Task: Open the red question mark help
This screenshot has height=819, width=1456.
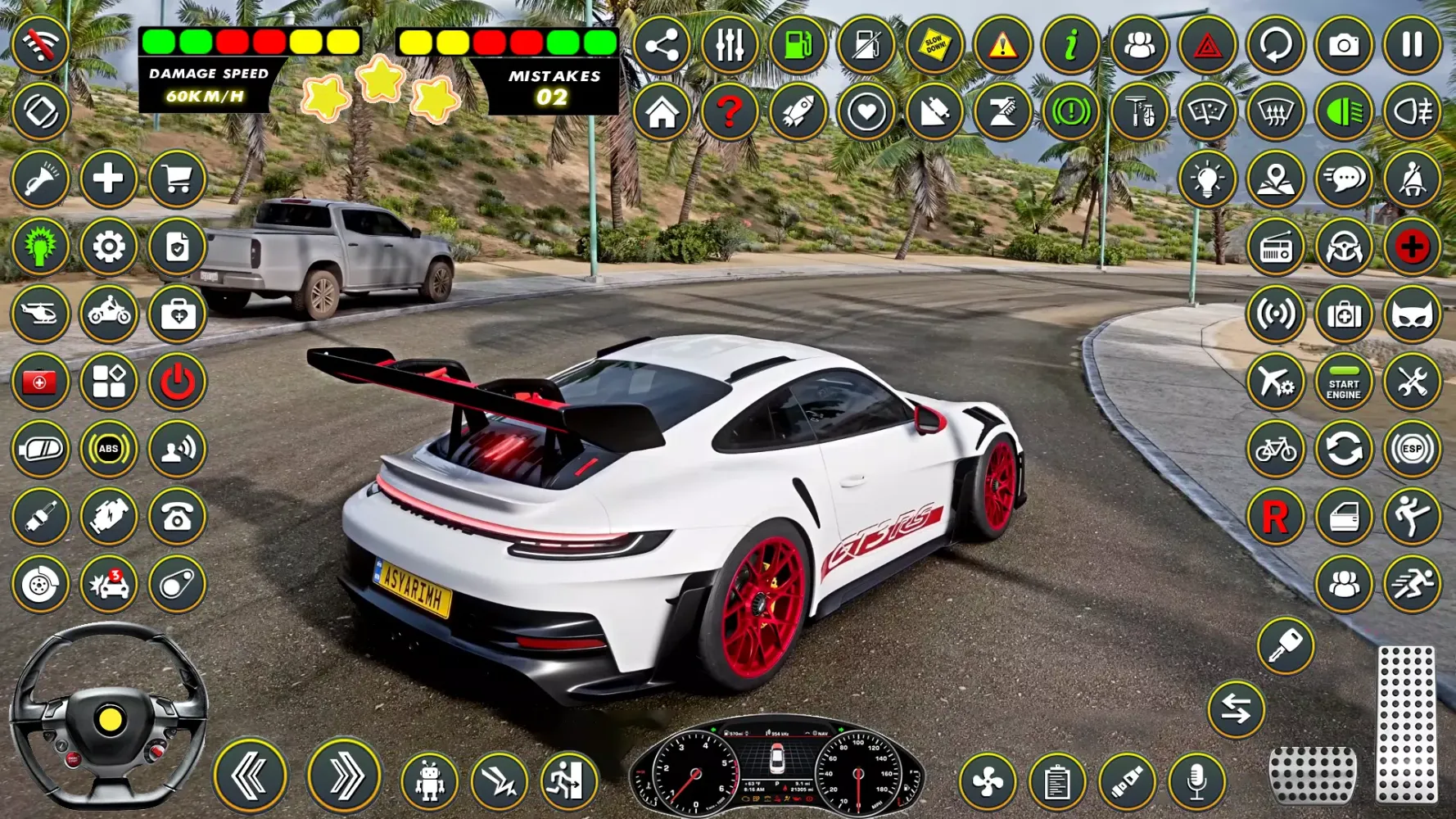Action: pos(730,112)
